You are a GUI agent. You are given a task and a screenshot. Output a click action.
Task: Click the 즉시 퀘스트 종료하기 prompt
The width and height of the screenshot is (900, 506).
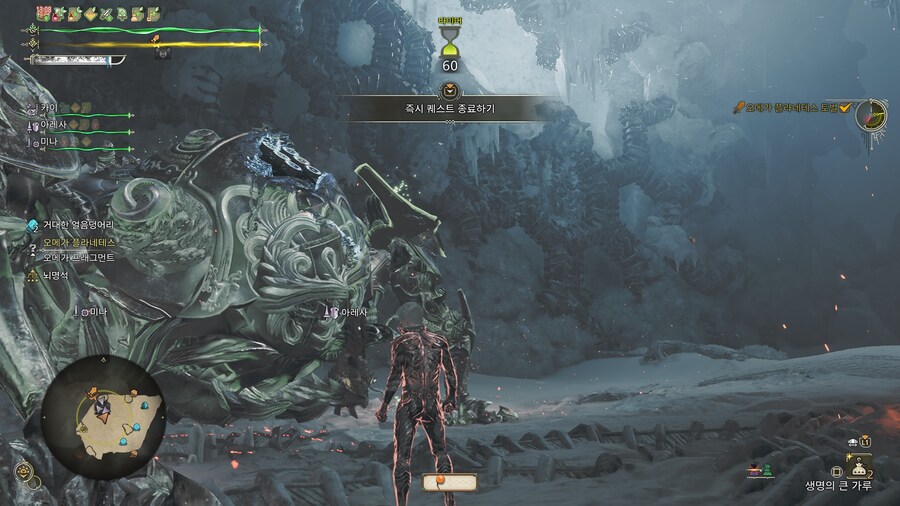coord(451,107)
